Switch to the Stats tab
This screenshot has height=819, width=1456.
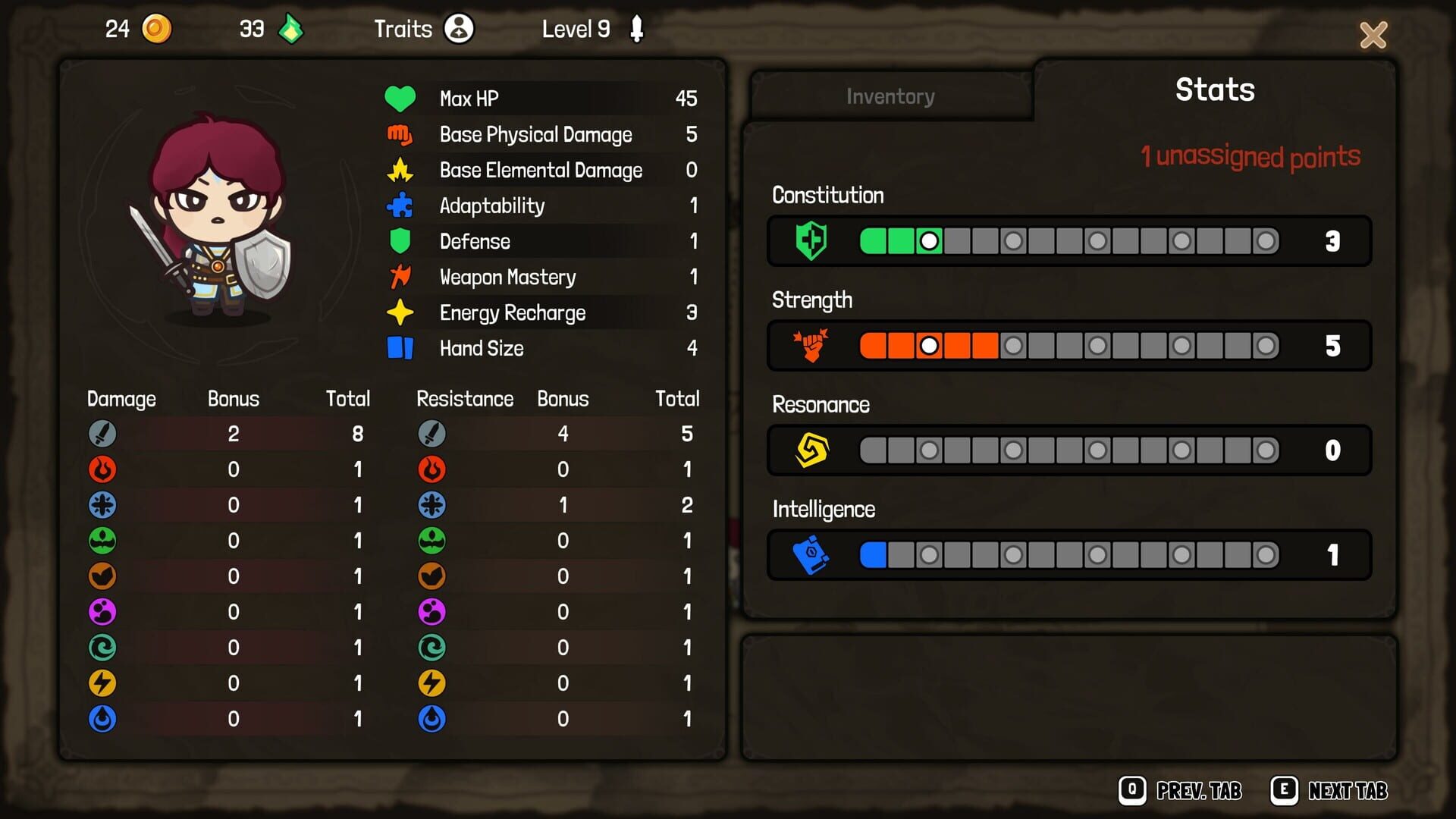(x=1213, y=89)
